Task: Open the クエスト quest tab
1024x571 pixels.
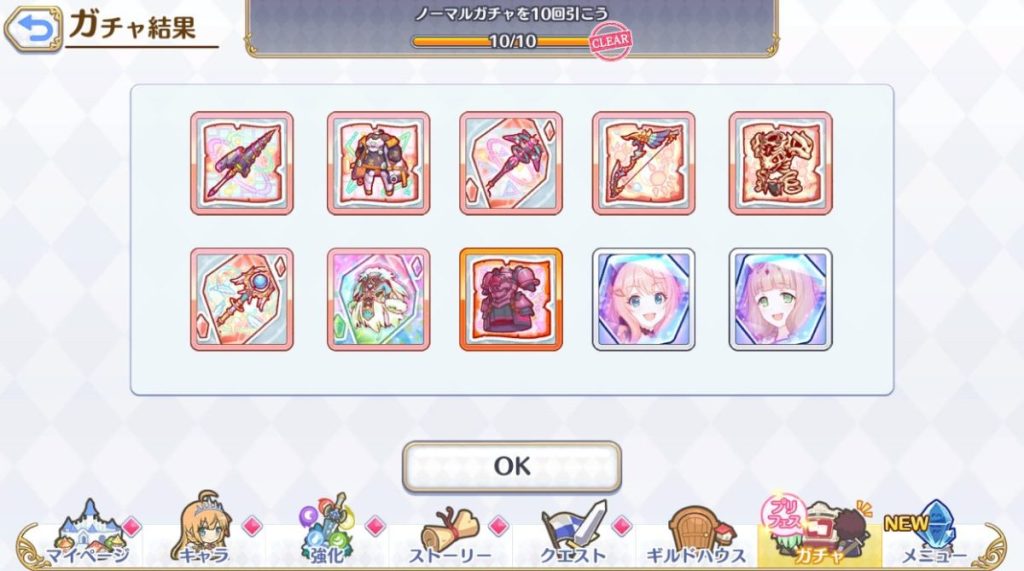Action: tap(573, 536)
